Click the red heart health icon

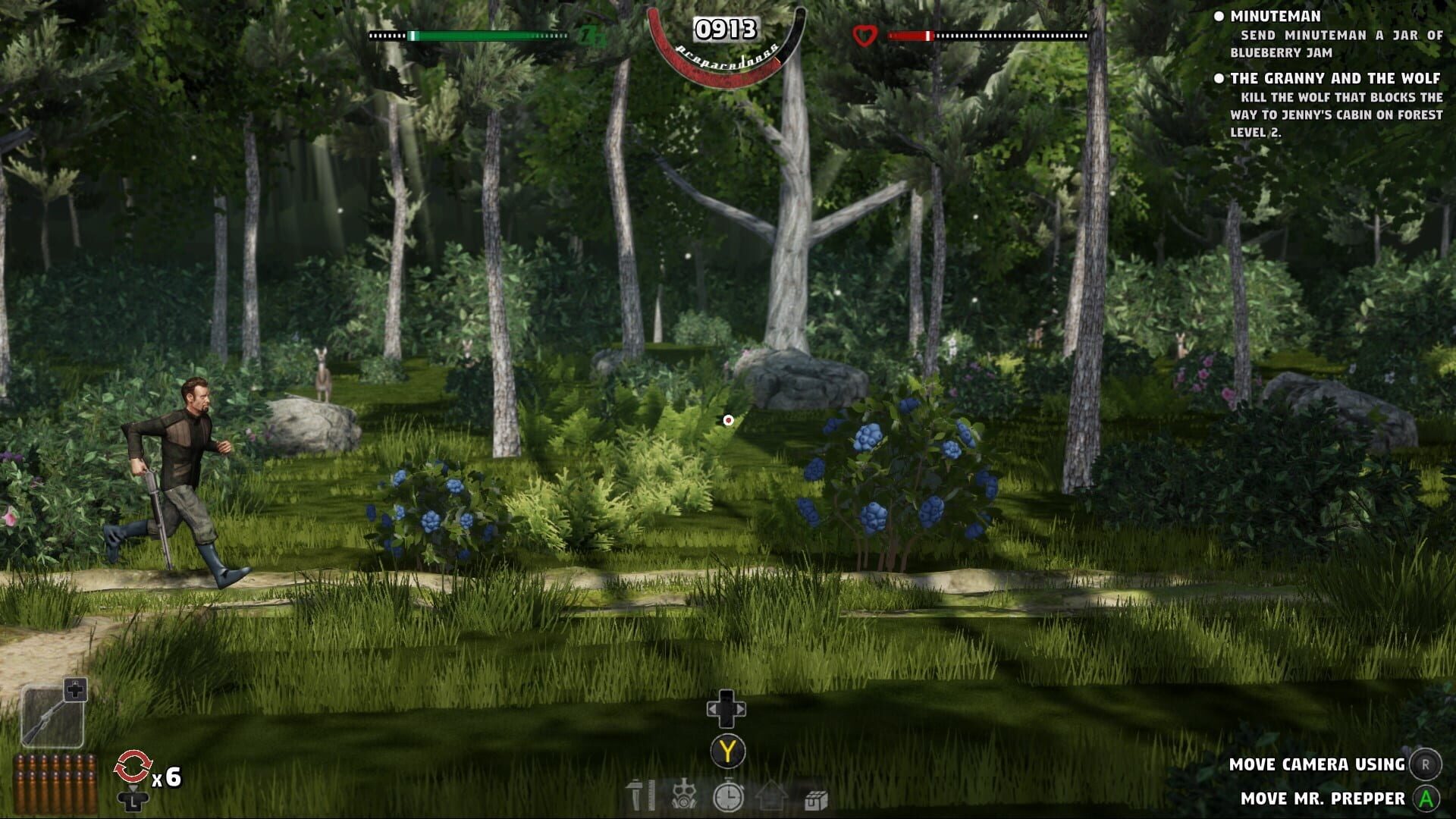pos(864,33)
